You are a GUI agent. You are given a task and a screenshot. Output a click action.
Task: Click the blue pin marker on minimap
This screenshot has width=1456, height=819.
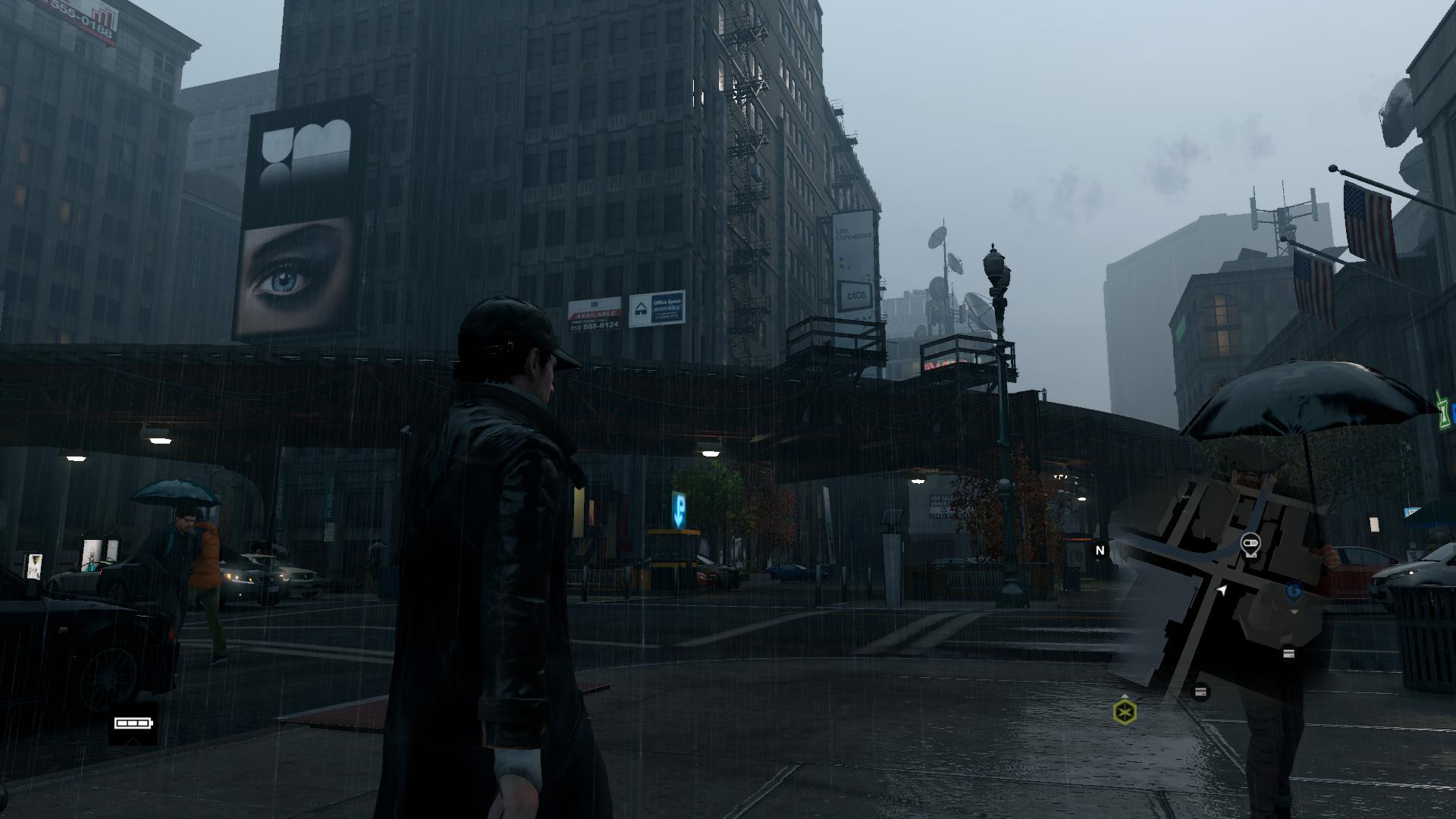click(1294, 591)
